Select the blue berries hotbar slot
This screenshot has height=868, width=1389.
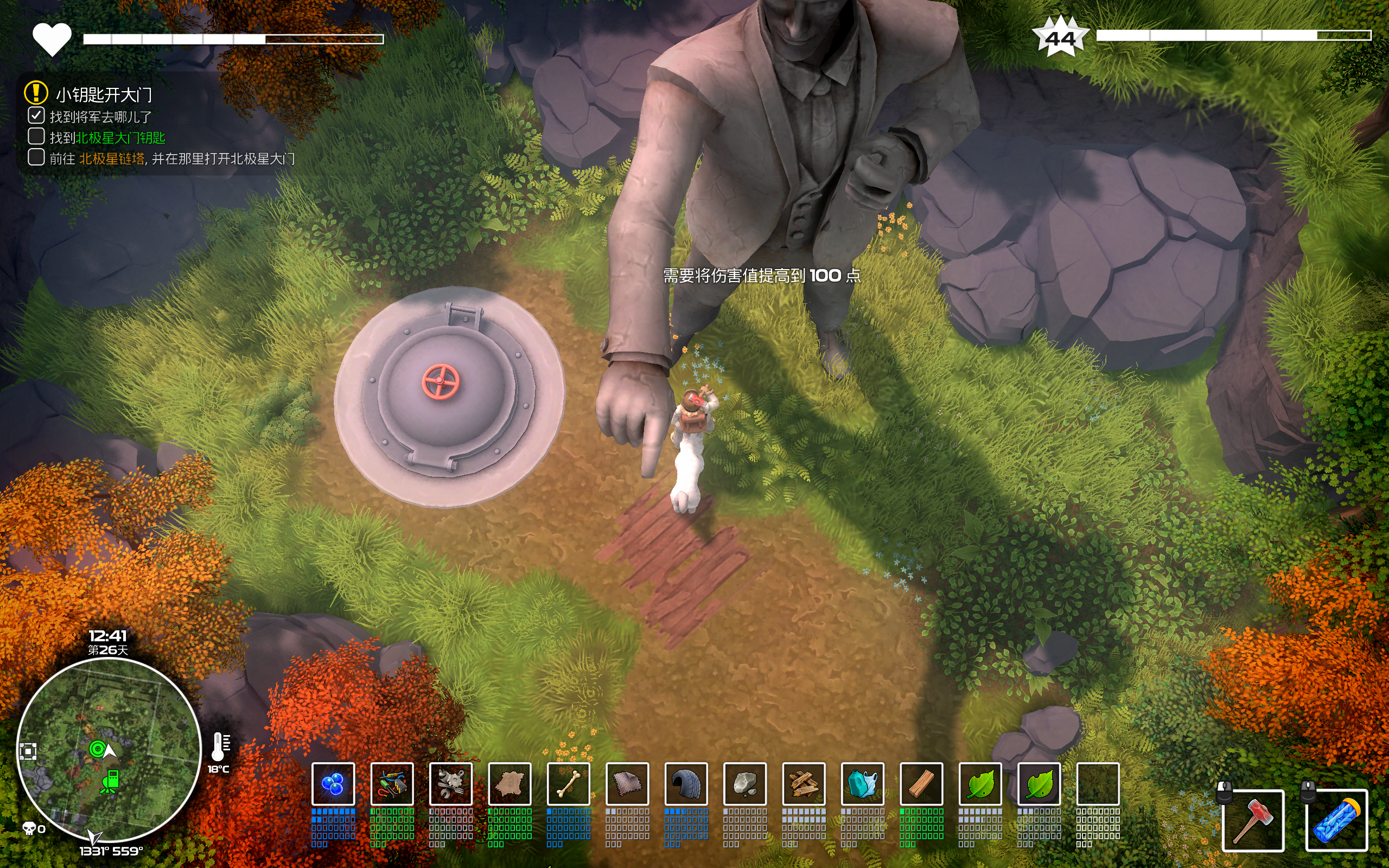(x=333, y=783)
